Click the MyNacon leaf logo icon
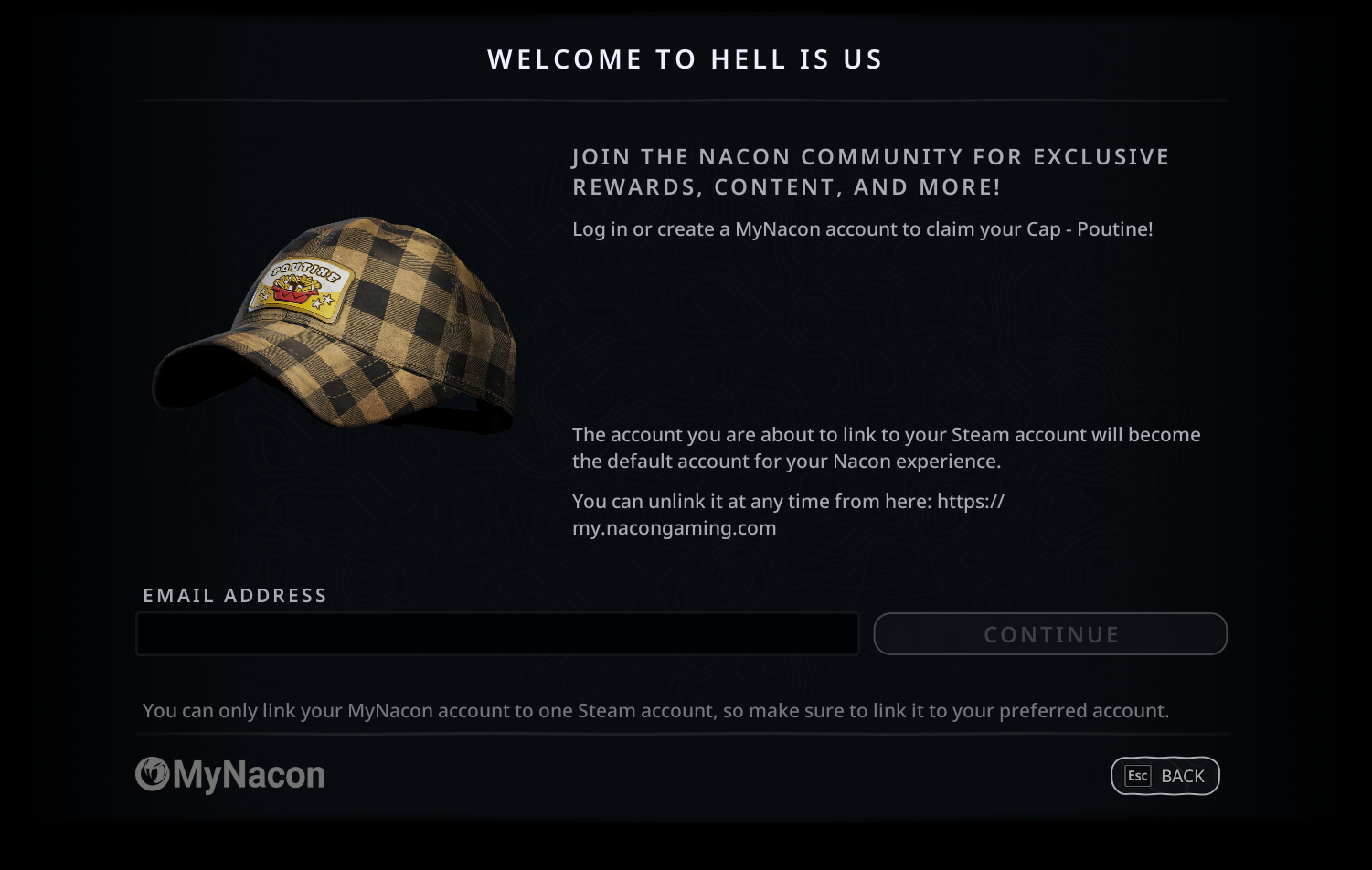The width and height of the screenshot is (1372, 870). 153,775
